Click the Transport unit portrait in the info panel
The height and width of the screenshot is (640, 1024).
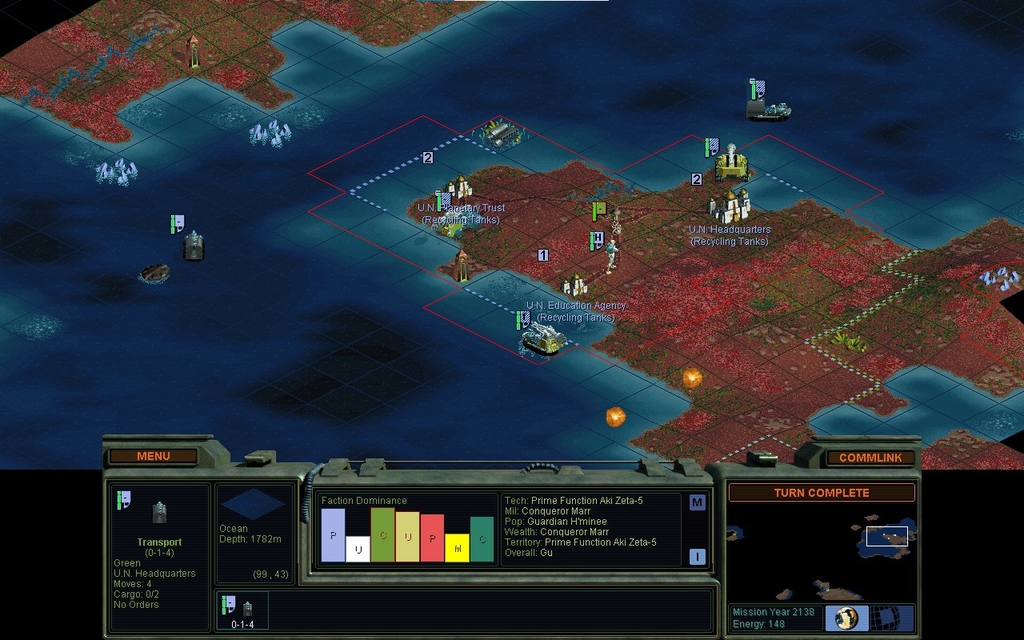point(160,513)
